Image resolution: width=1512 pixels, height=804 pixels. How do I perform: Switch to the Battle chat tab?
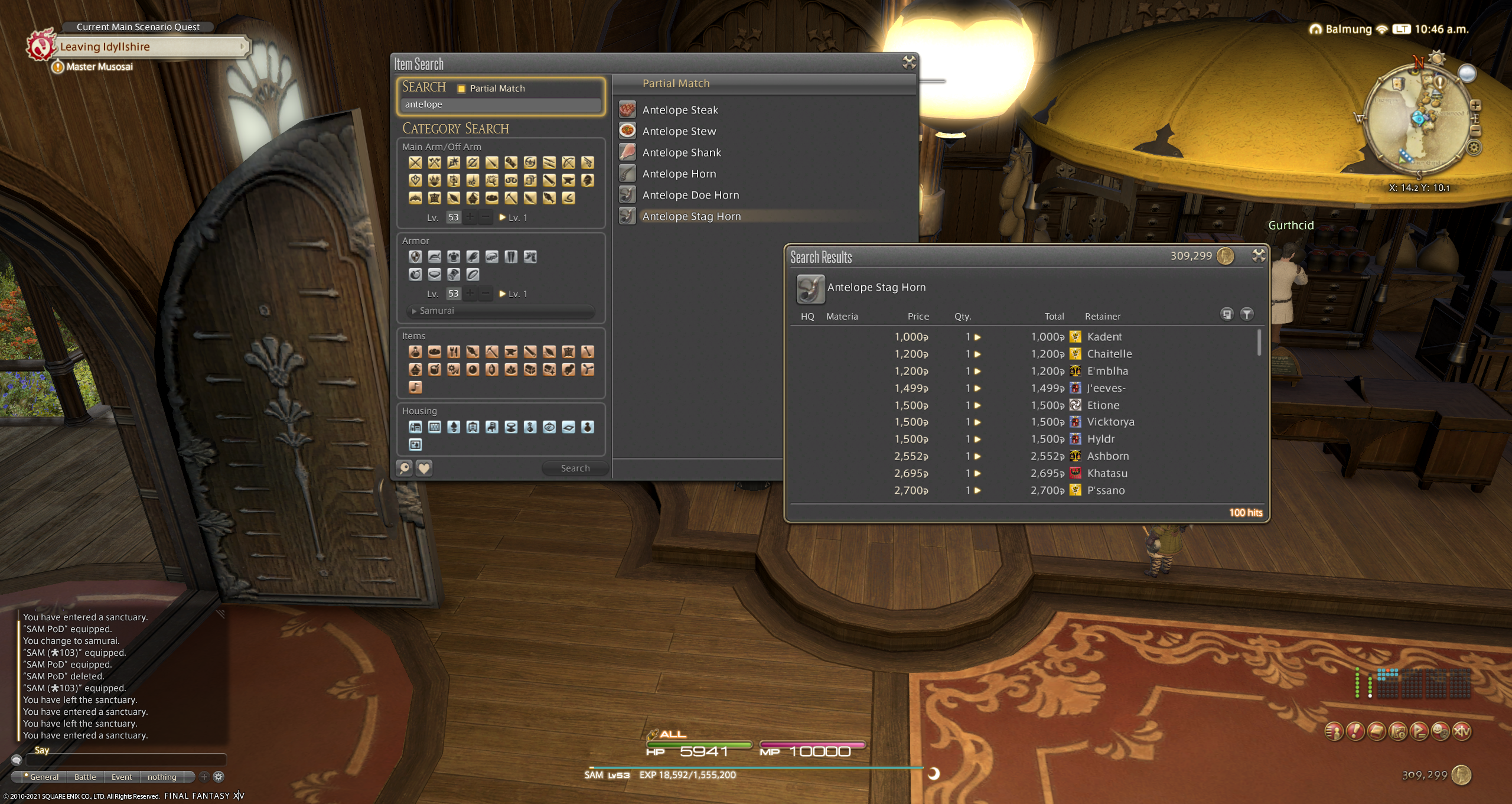(x=85, y=777)
